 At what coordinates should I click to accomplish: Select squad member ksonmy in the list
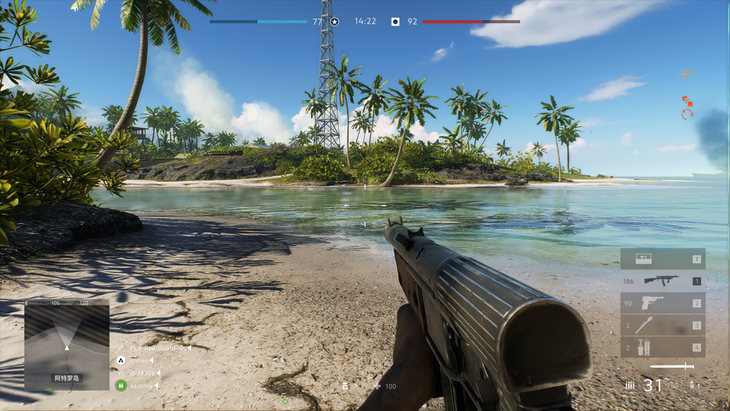coord(140,385)
